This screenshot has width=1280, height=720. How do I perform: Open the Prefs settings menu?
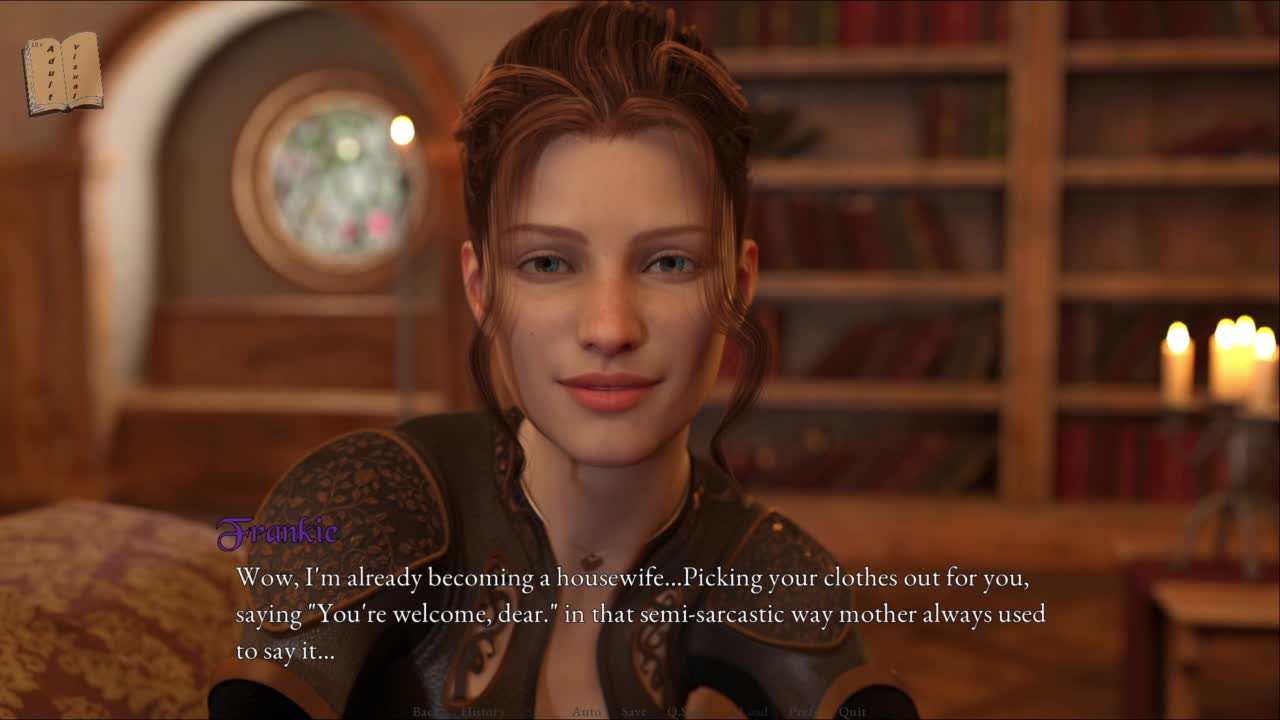805,712
